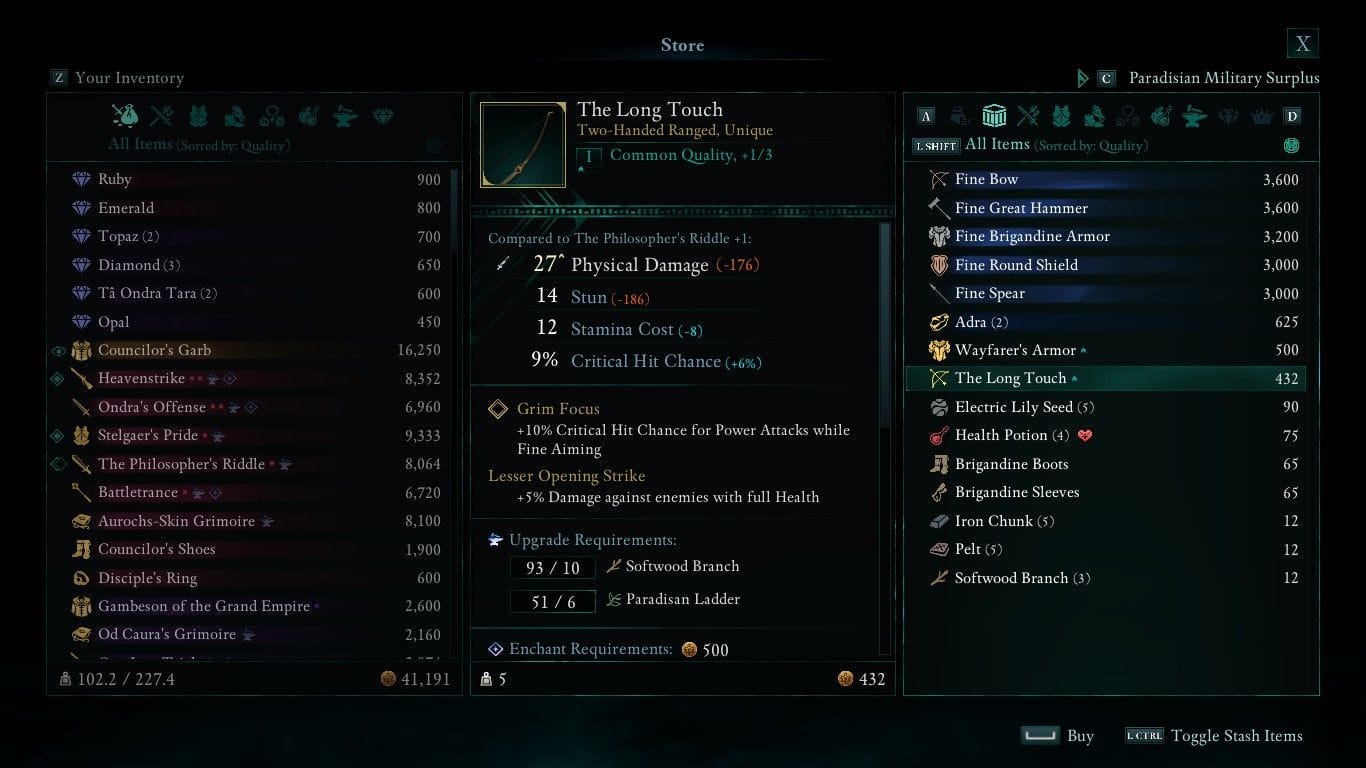The image size is (1366, 768).
Task: Select the footwear filter in your inventory
Action: 236,116
